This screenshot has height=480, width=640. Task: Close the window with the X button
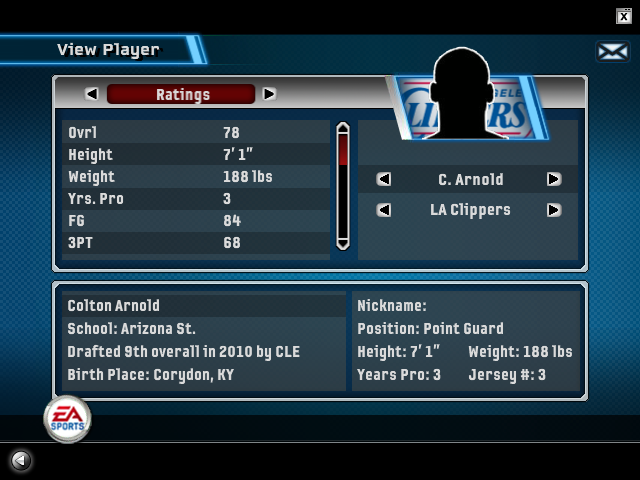[x=623, y=15]
